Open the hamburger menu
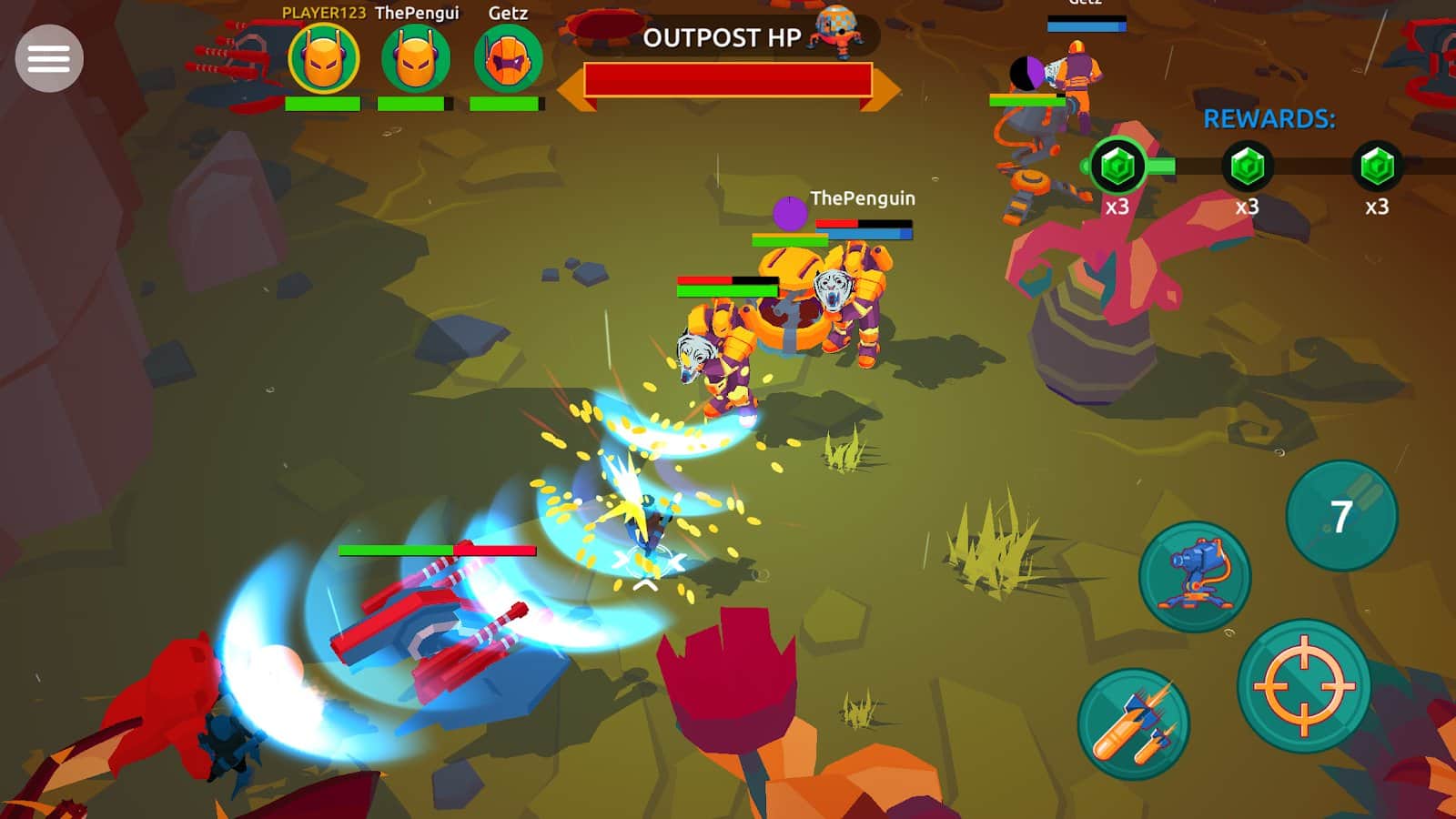1456x819 pixels. click(x=47, y=57)
